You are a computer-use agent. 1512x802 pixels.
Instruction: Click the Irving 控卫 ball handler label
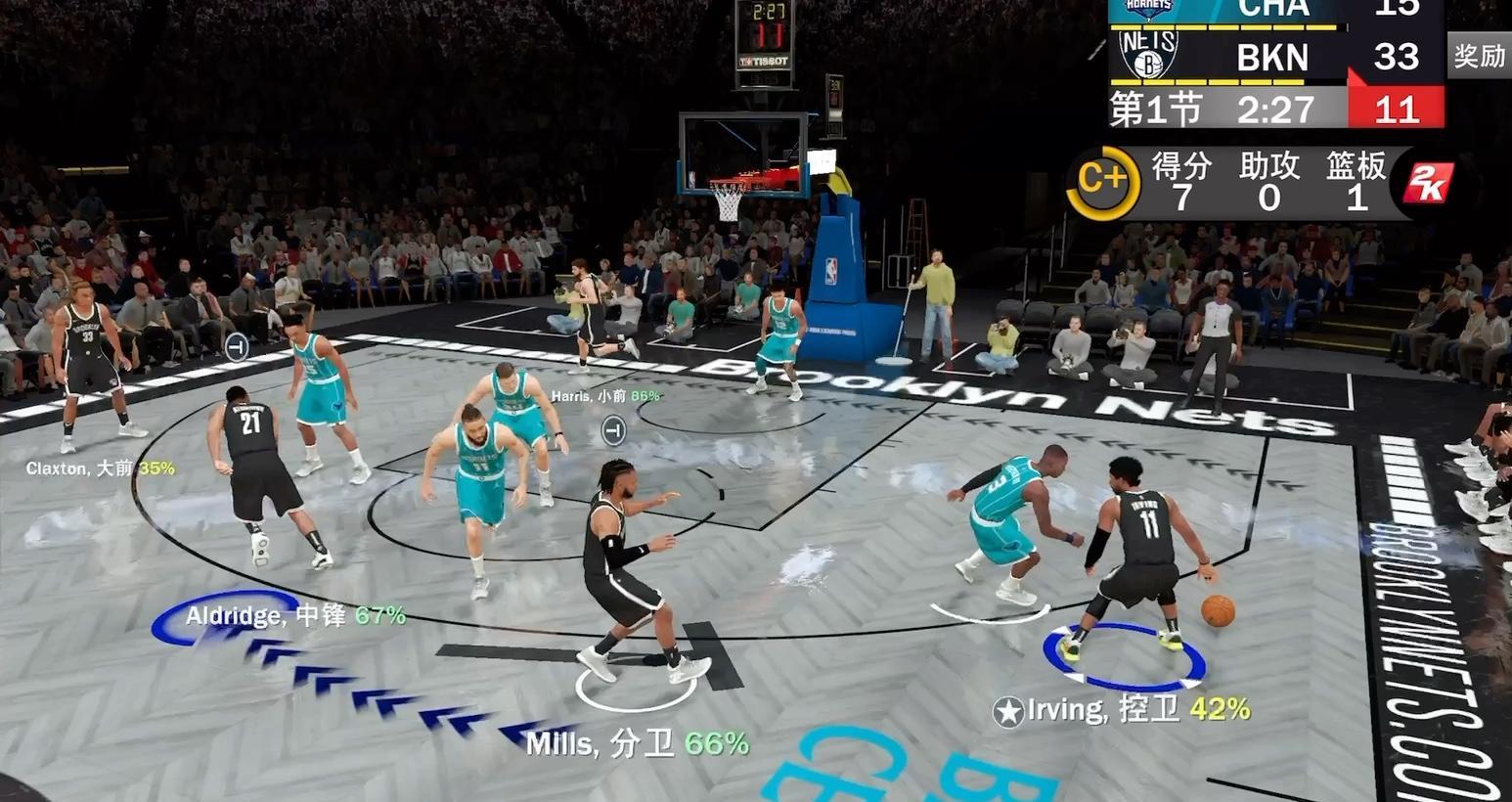pos(1122,709)
